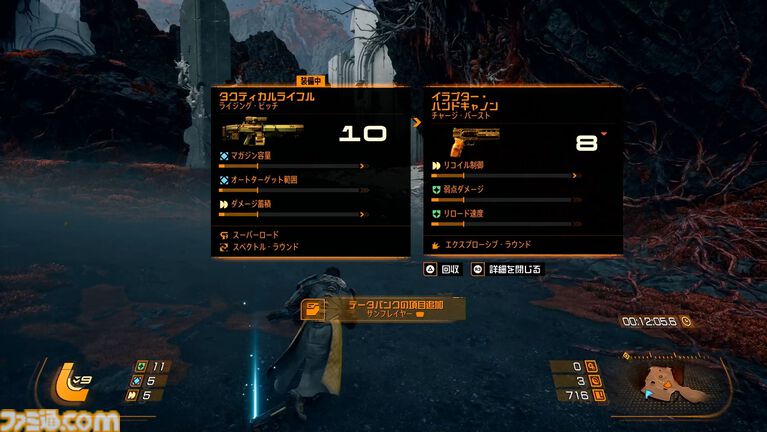The height and width of the screenshot is (432, 767).
Task: Click the マガジン容量 stat row
Action: point(292,160)
